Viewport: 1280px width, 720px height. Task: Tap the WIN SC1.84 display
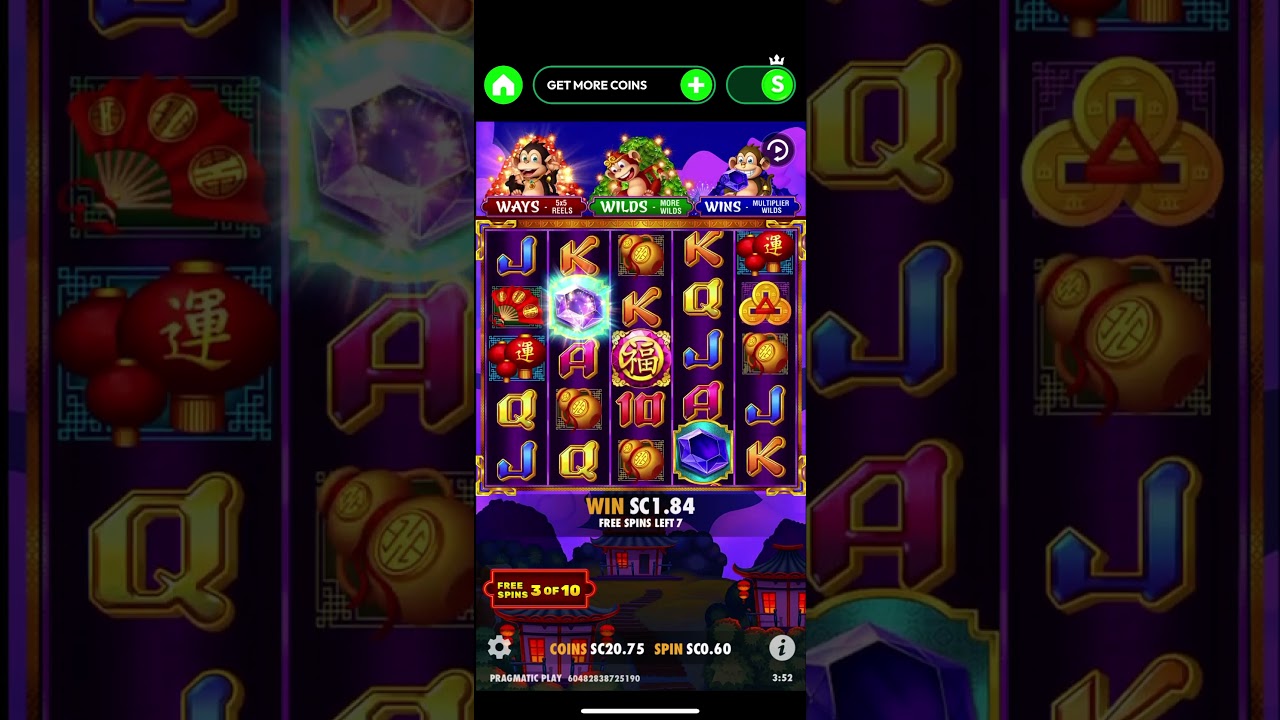tap(640, 506)
